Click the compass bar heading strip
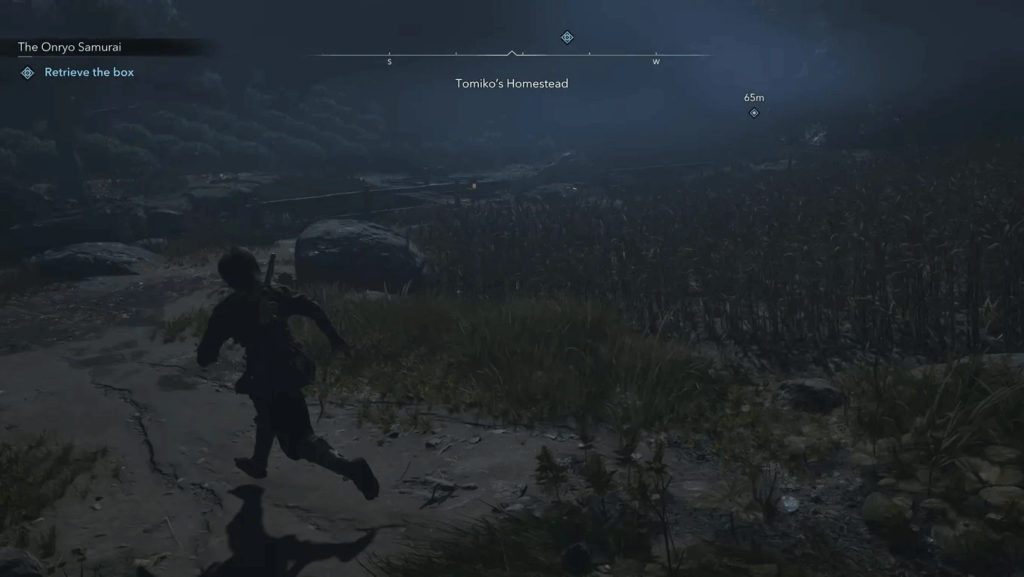The width and height of the screenshot is (1024, 577). (x=512, y=55)
